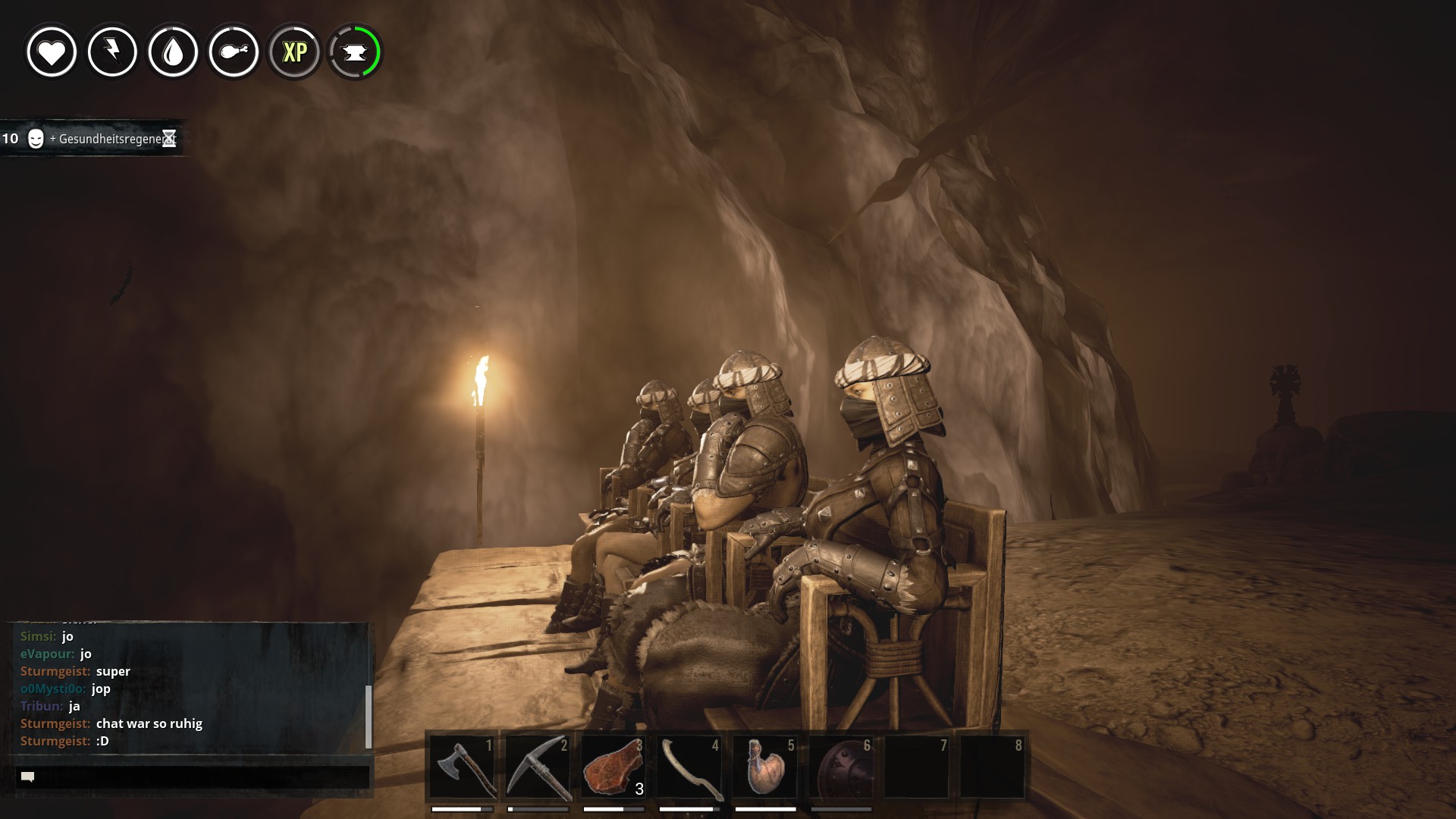Drink from the waterskin slot

point(765,766)
